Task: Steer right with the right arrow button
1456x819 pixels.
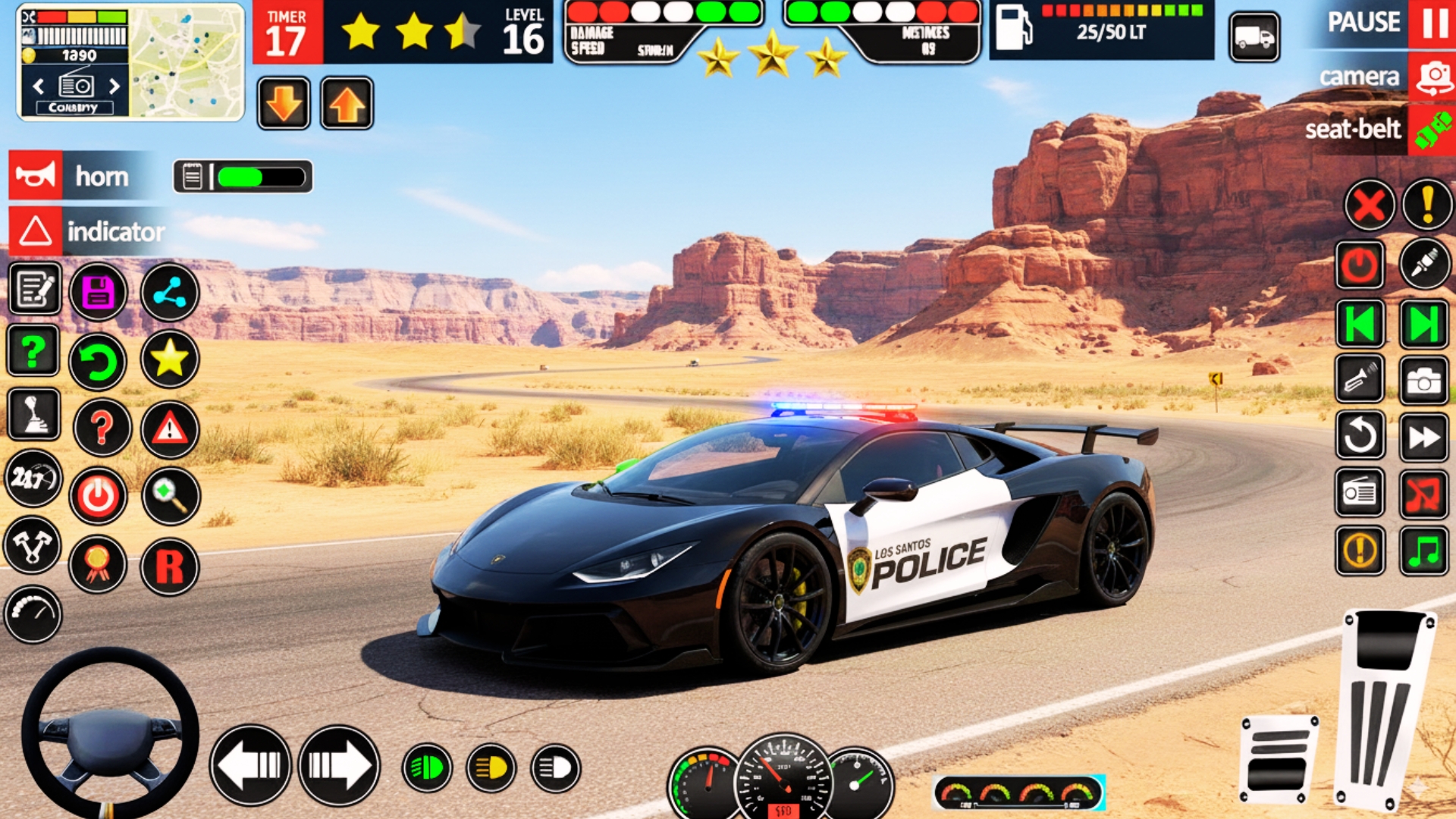Action: pos(339,765)
